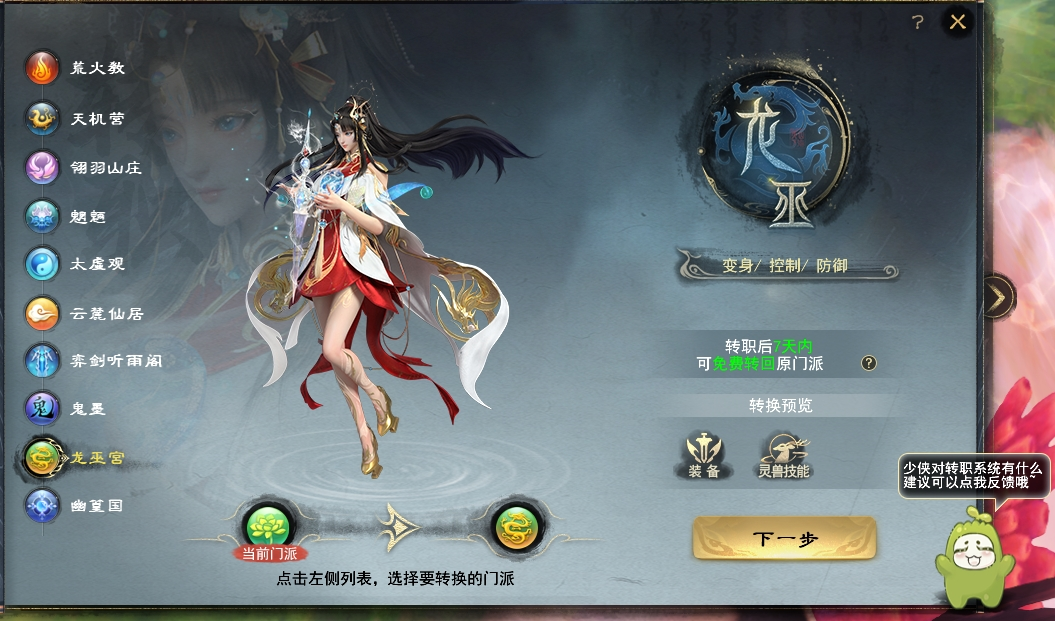Click the target faction dragon icon
Image resolution: width=1055 pixels, height=621 pixels.
pyautogui.click(x=518, y=526)
